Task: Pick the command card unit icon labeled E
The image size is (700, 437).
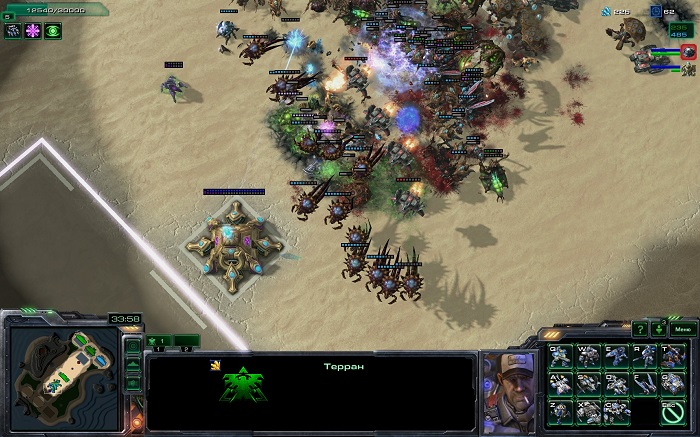Action: (x=616, y=357)
